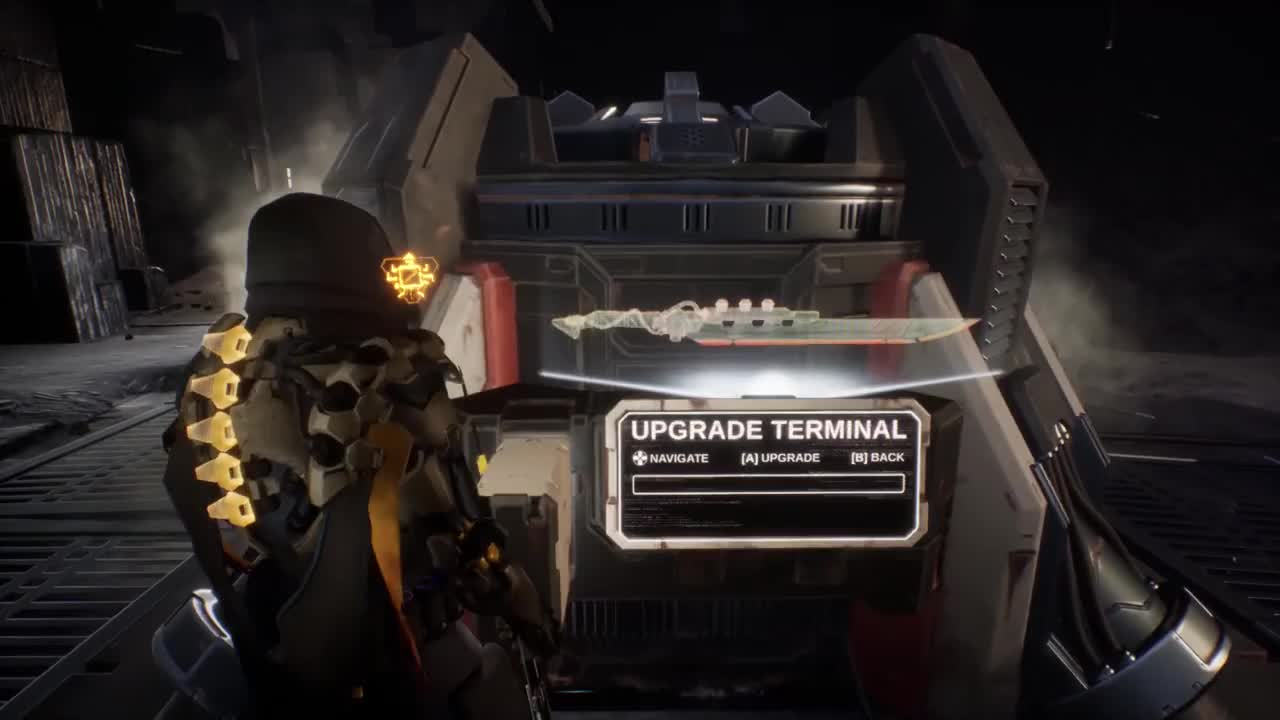The height and width of the screenshot is (720, 1280).
Task: Select the glowing faction emblem above the character
Action: click(410, 278)
